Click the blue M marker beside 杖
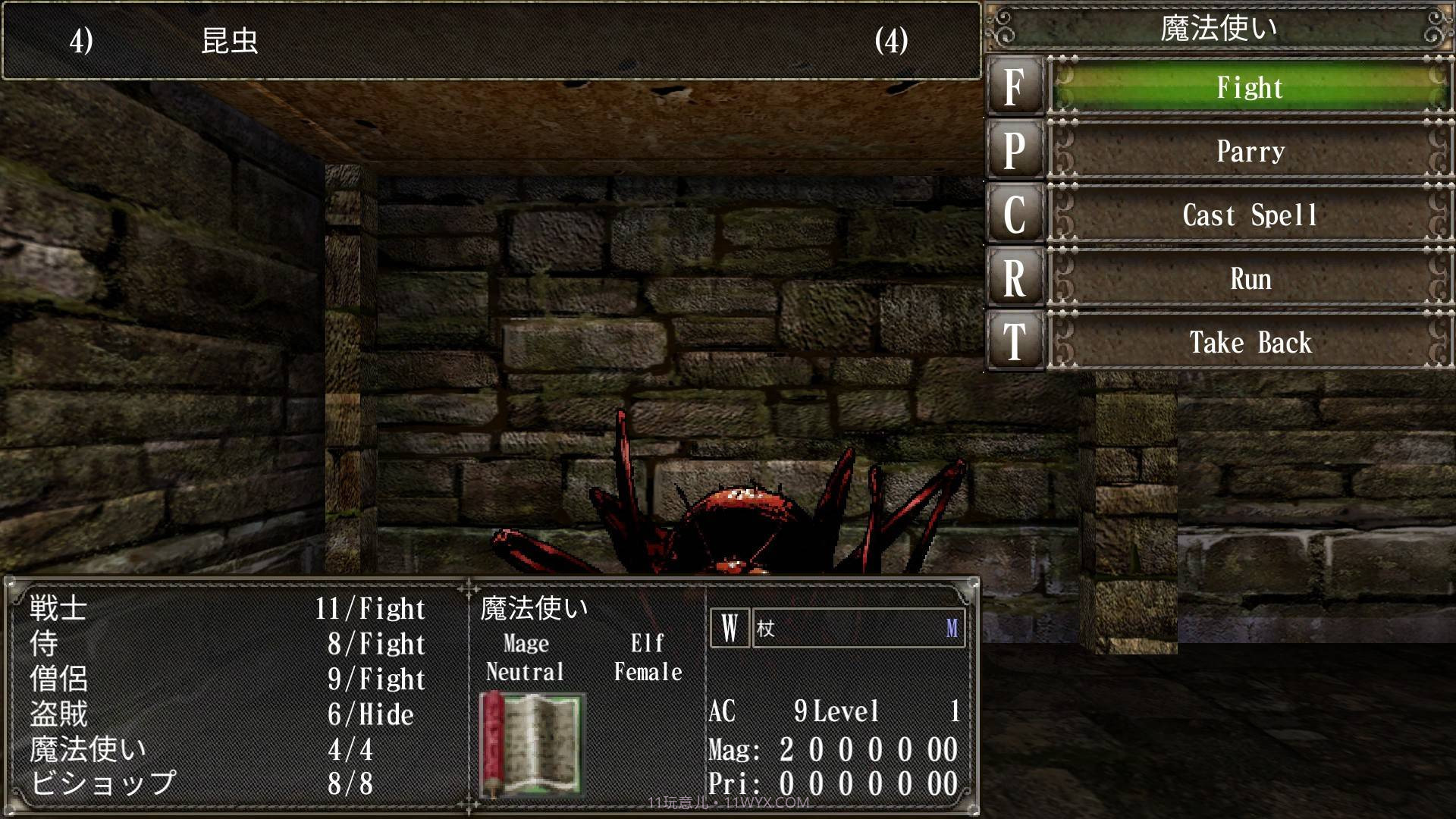The height and width of the screenshot is (819, 1456). point(953,628)
